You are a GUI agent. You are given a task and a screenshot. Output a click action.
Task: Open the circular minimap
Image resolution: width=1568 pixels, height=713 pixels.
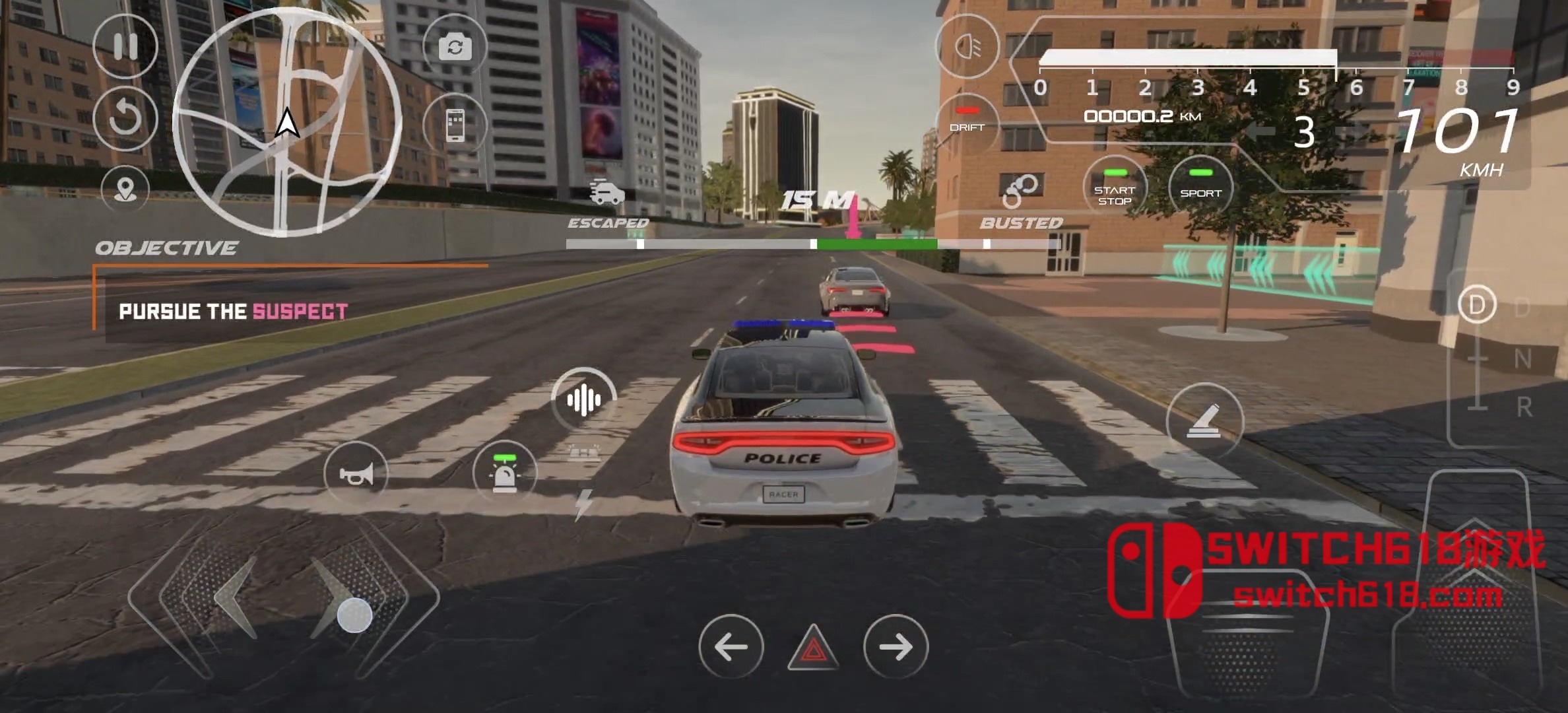(287, 122)
